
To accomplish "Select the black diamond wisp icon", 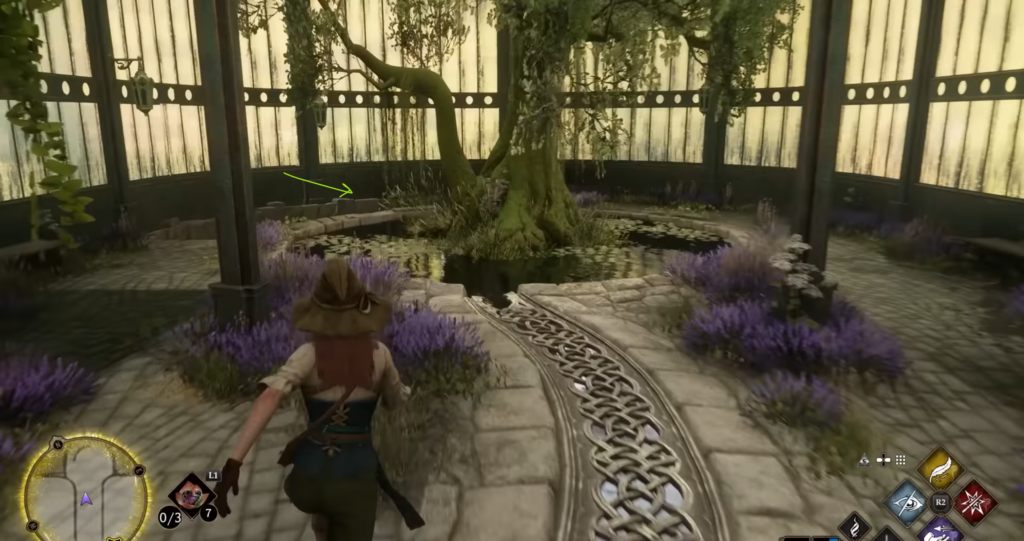I will [x=855, y=527].
